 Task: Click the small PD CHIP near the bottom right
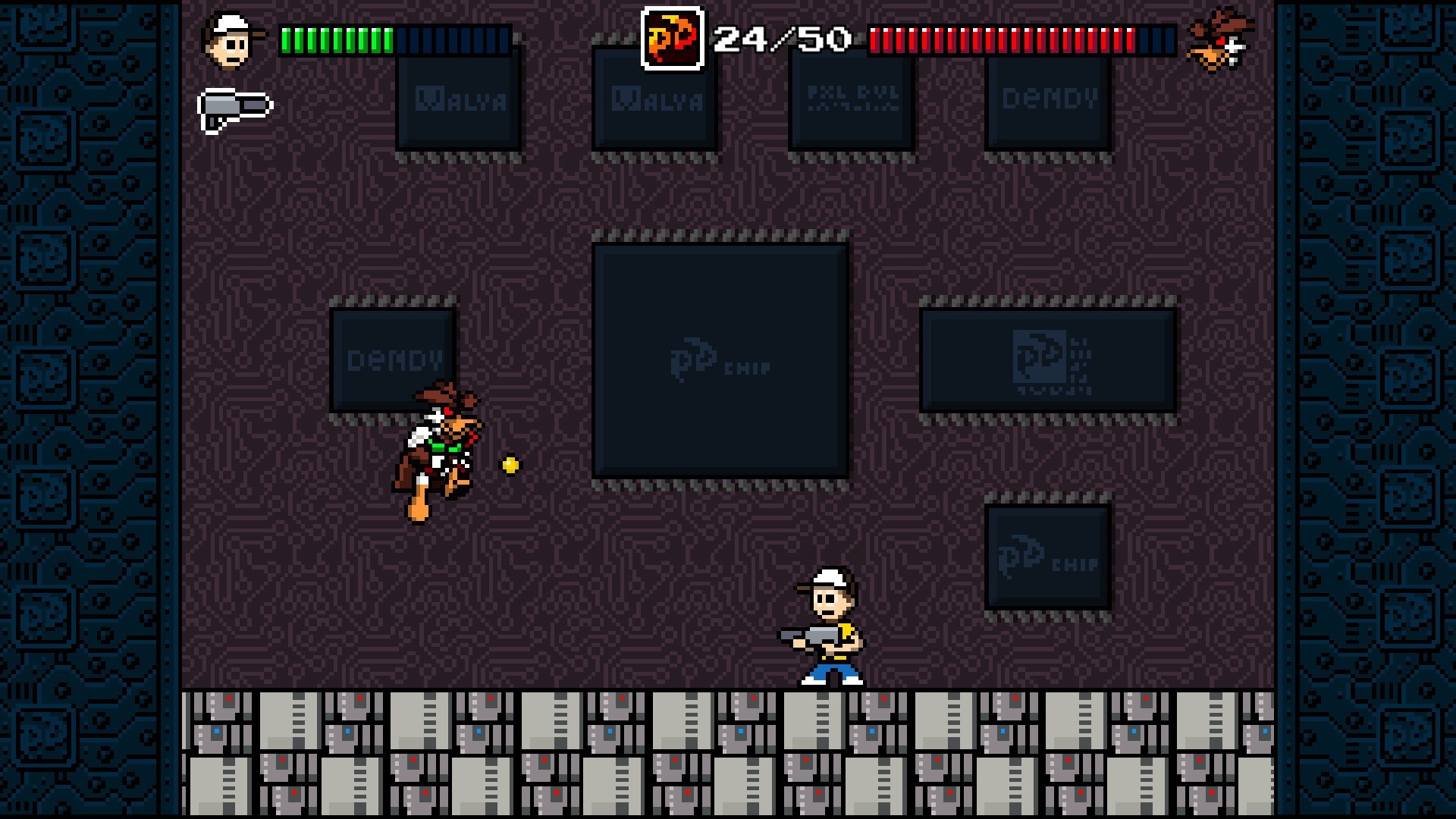pos(1046,557)
